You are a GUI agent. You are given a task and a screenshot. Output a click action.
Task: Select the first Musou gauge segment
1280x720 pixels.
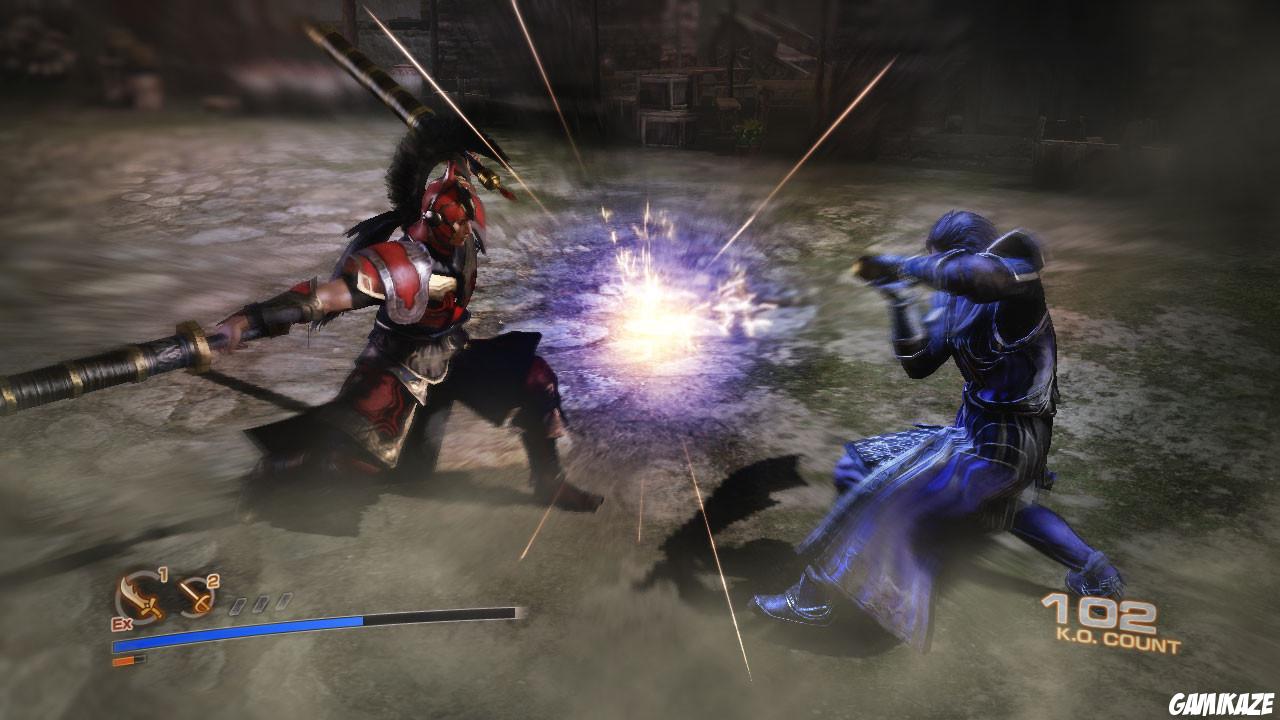coord(238,605)
